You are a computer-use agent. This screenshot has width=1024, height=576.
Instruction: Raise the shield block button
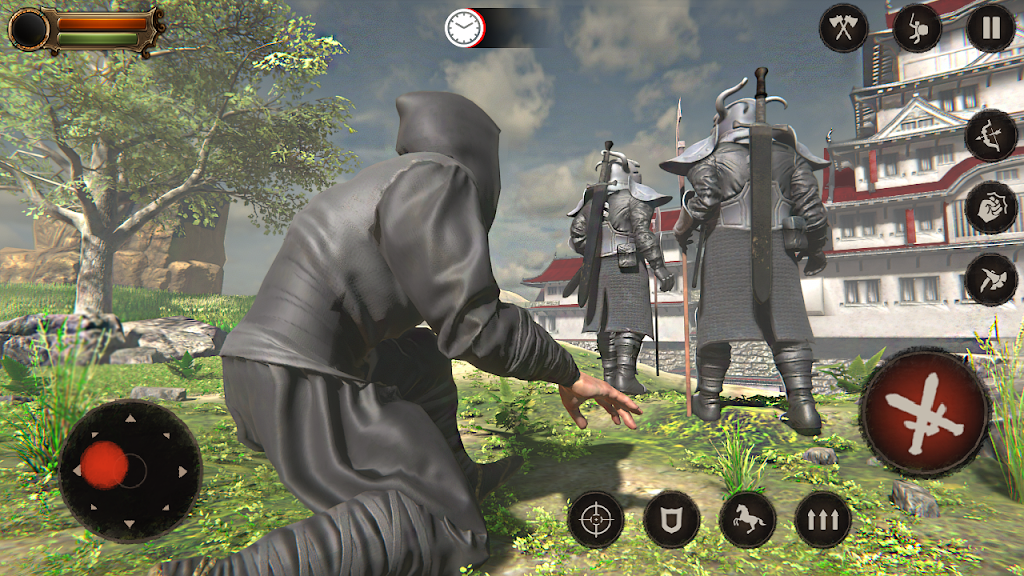coord(672,519)
